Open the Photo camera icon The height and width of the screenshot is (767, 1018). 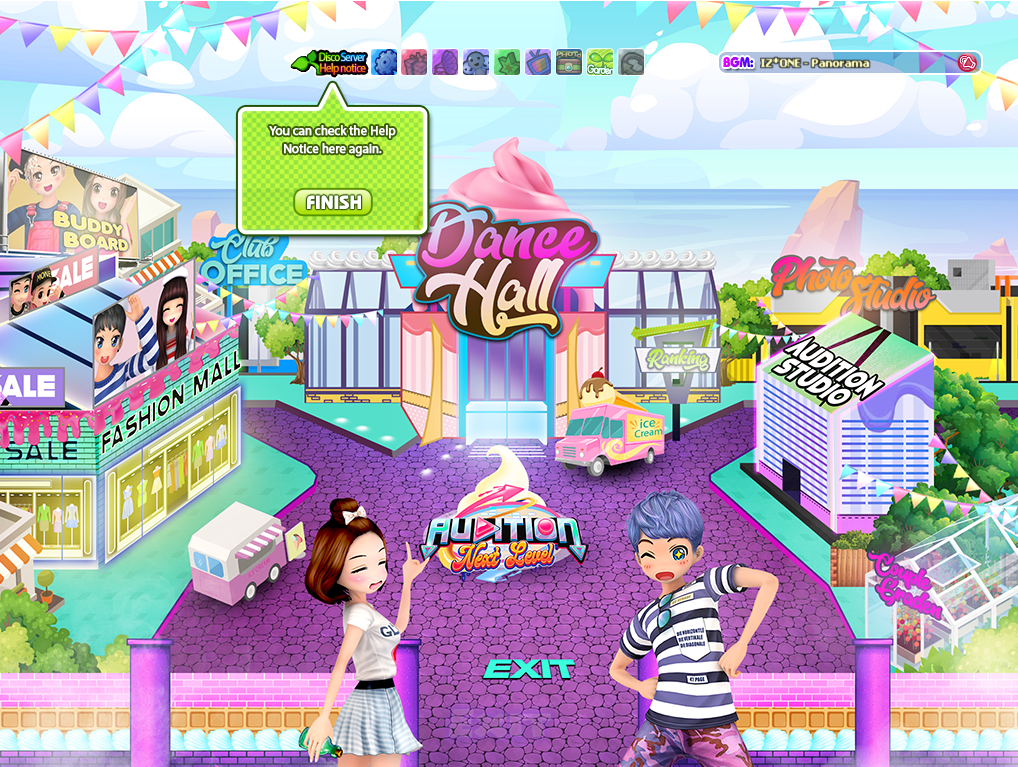[x=569, y=63]
